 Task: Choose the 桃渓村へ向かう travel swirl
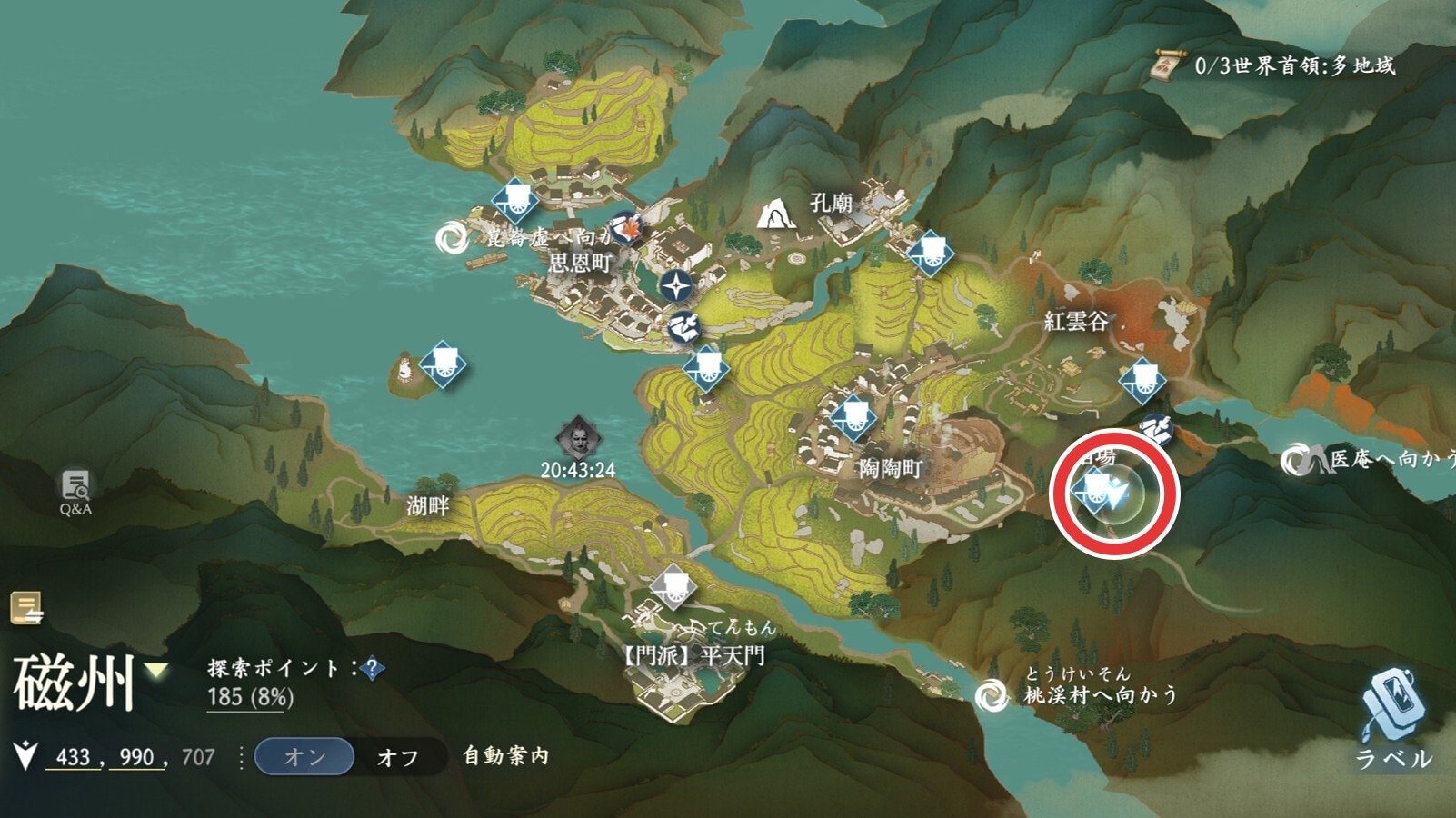(x=990, y=696)
